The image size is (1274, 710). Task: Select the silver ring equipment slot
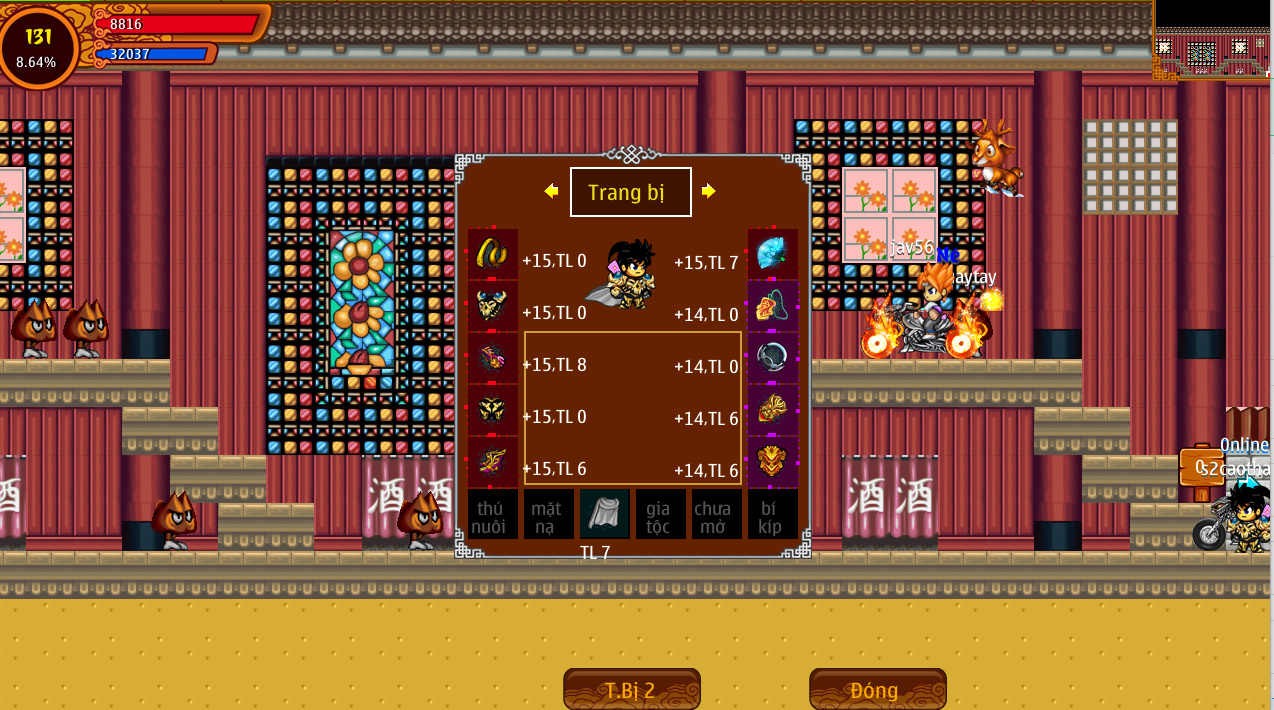(773, 358)
